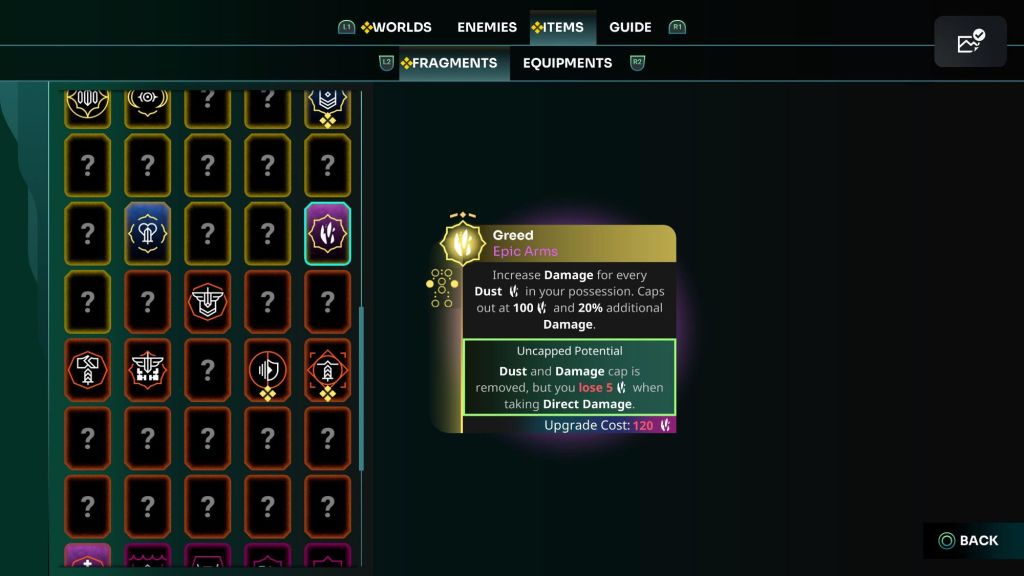The image size is (1024, 576).
Task: Click the Back button
Action: tap(968, 541)
